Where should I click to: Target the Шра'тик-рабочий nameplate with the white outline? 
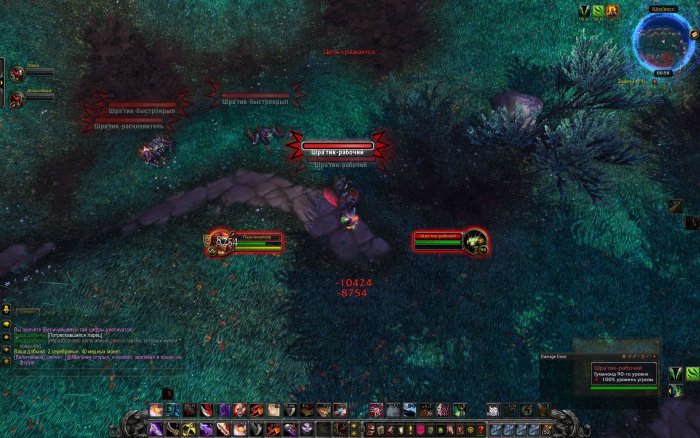pos(337,147)
